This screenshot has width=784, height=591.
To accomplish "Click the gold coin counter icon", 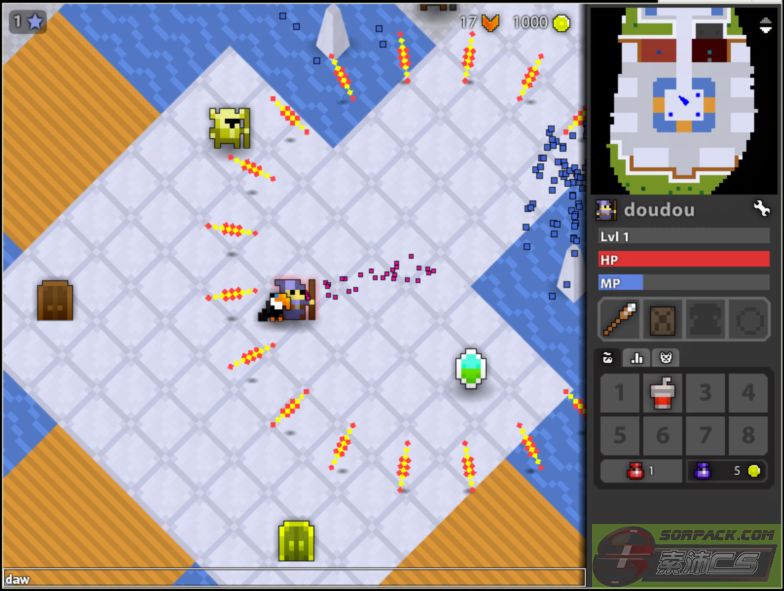I will click(561, 22).
